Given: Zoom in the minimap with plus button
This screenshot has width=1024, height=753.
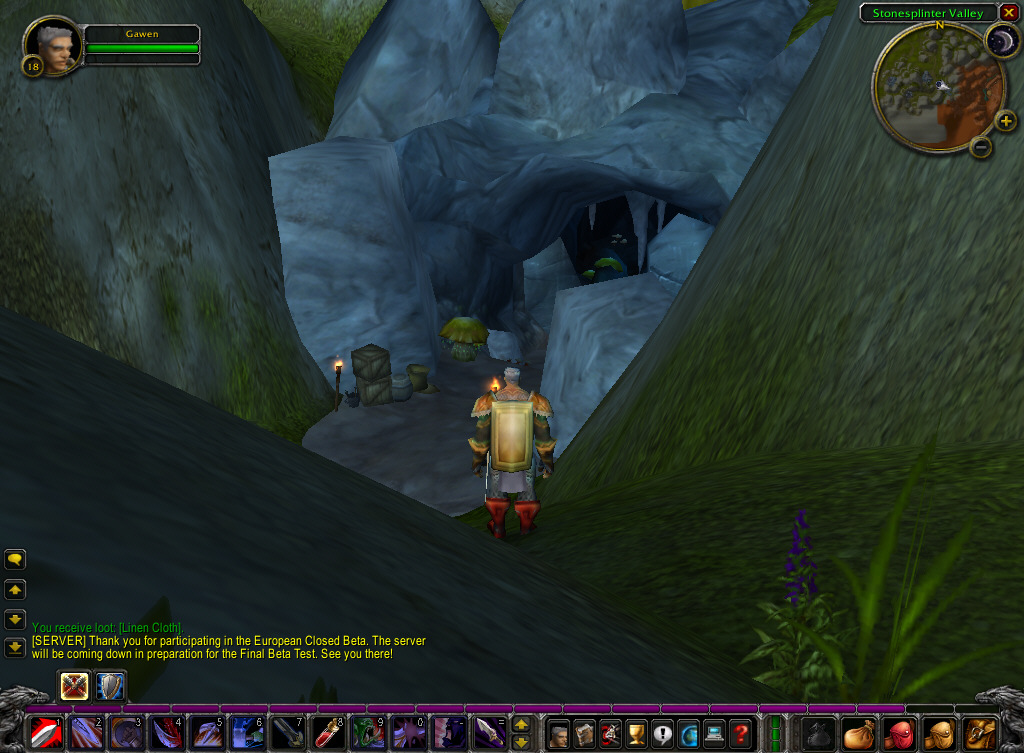Looking at the screenshot, I should [1006, 122].
